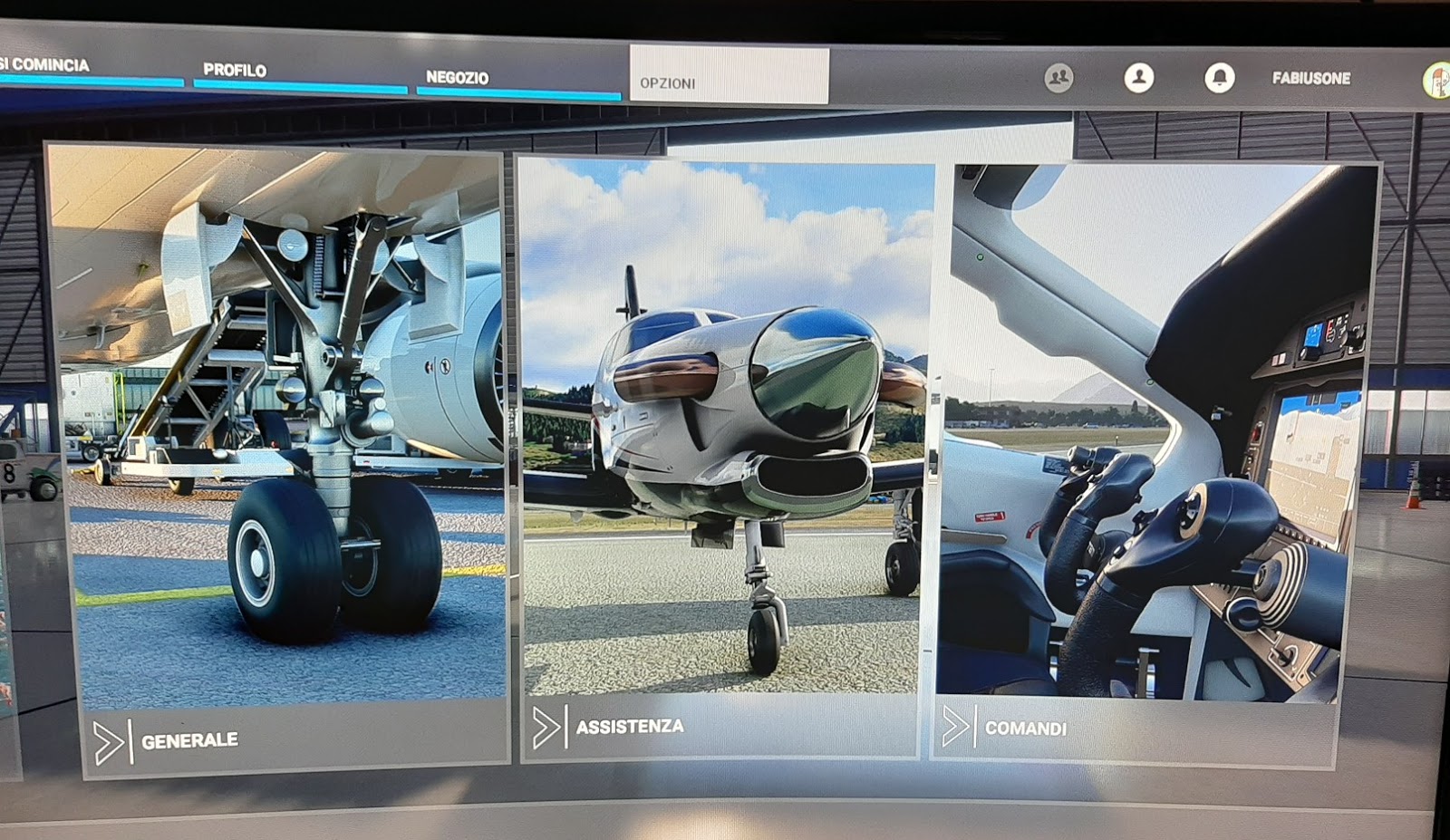Click the GENERALE label
1450x840 pixels.
coord(188,739)
